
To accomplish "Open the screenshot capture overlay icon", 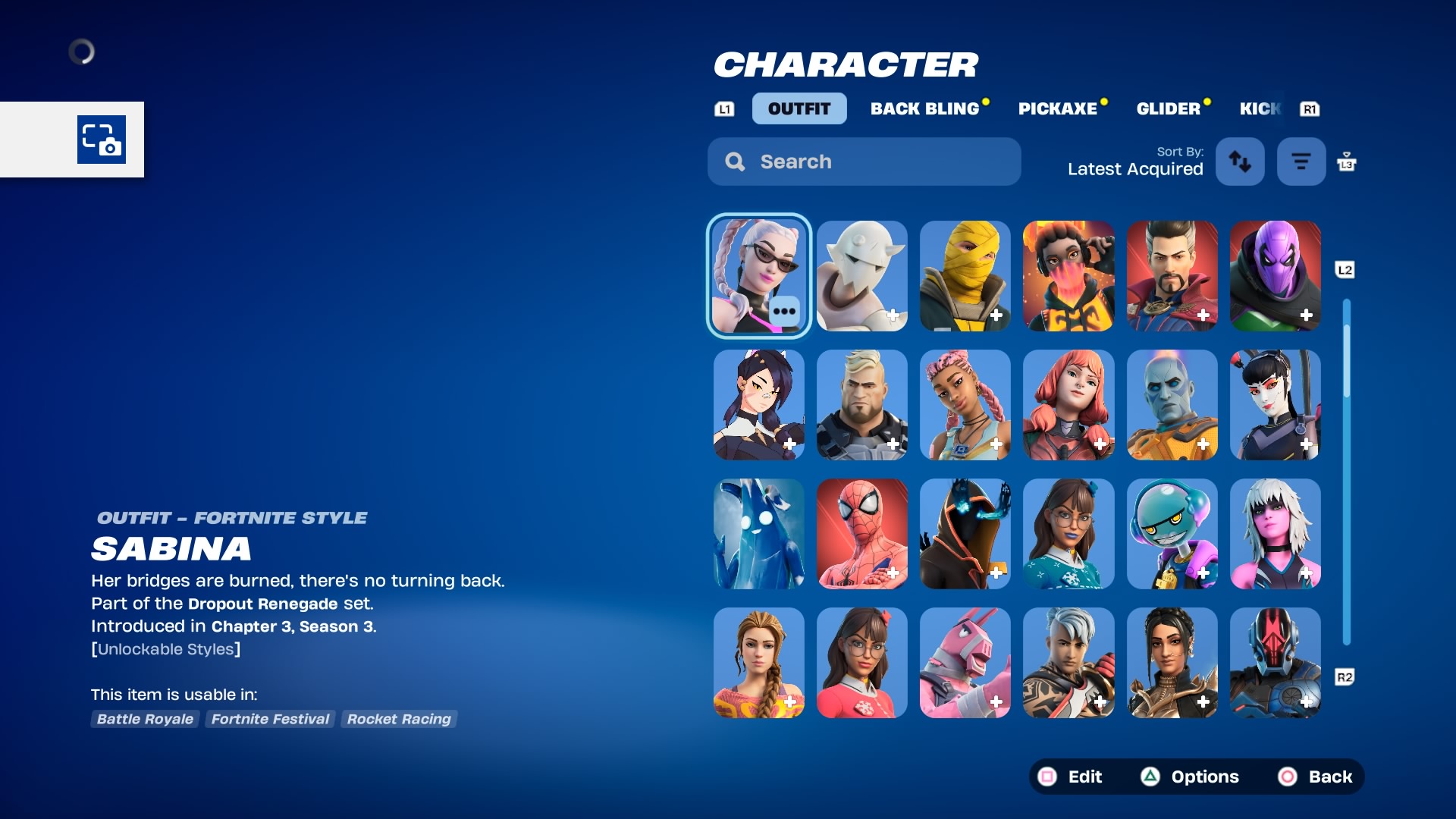I will point(102,140).
